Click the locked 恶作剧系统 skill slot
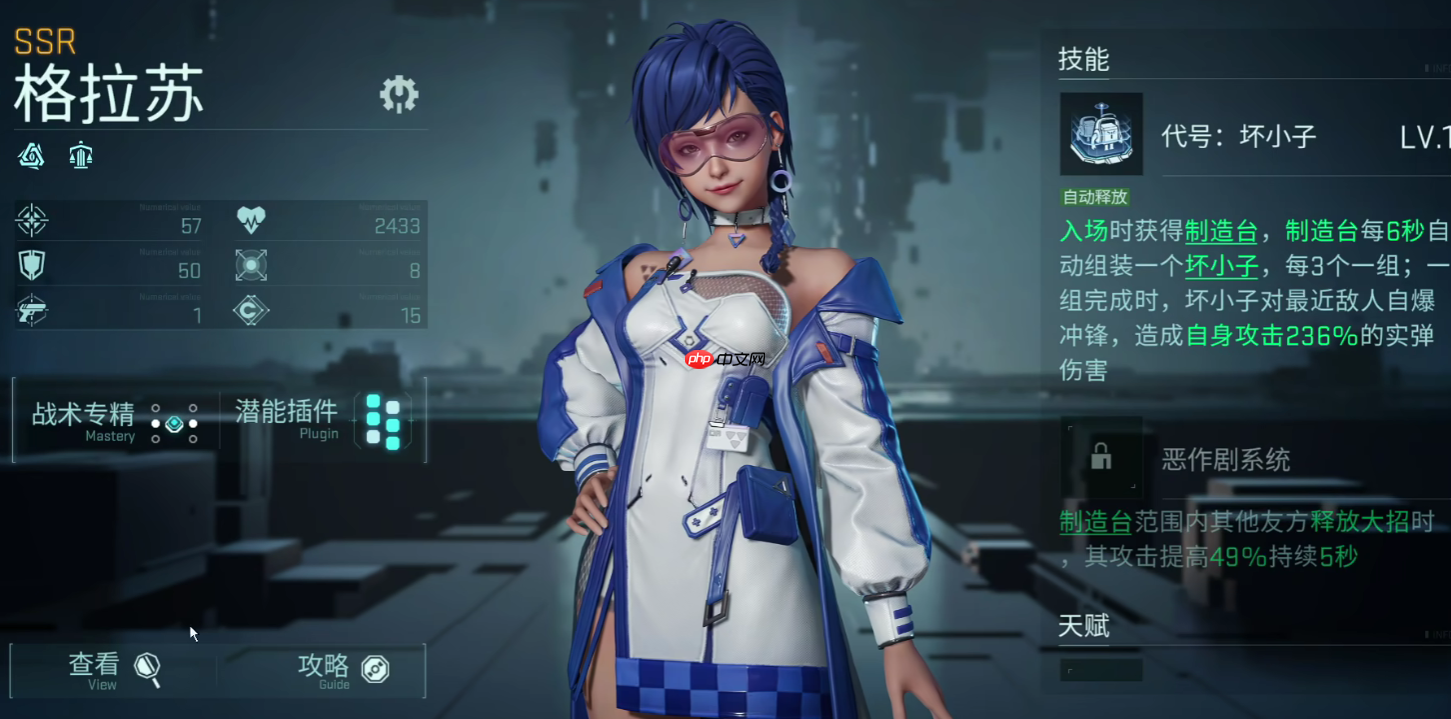This screenshot has width=1451, height=719. coord(1101,458)
